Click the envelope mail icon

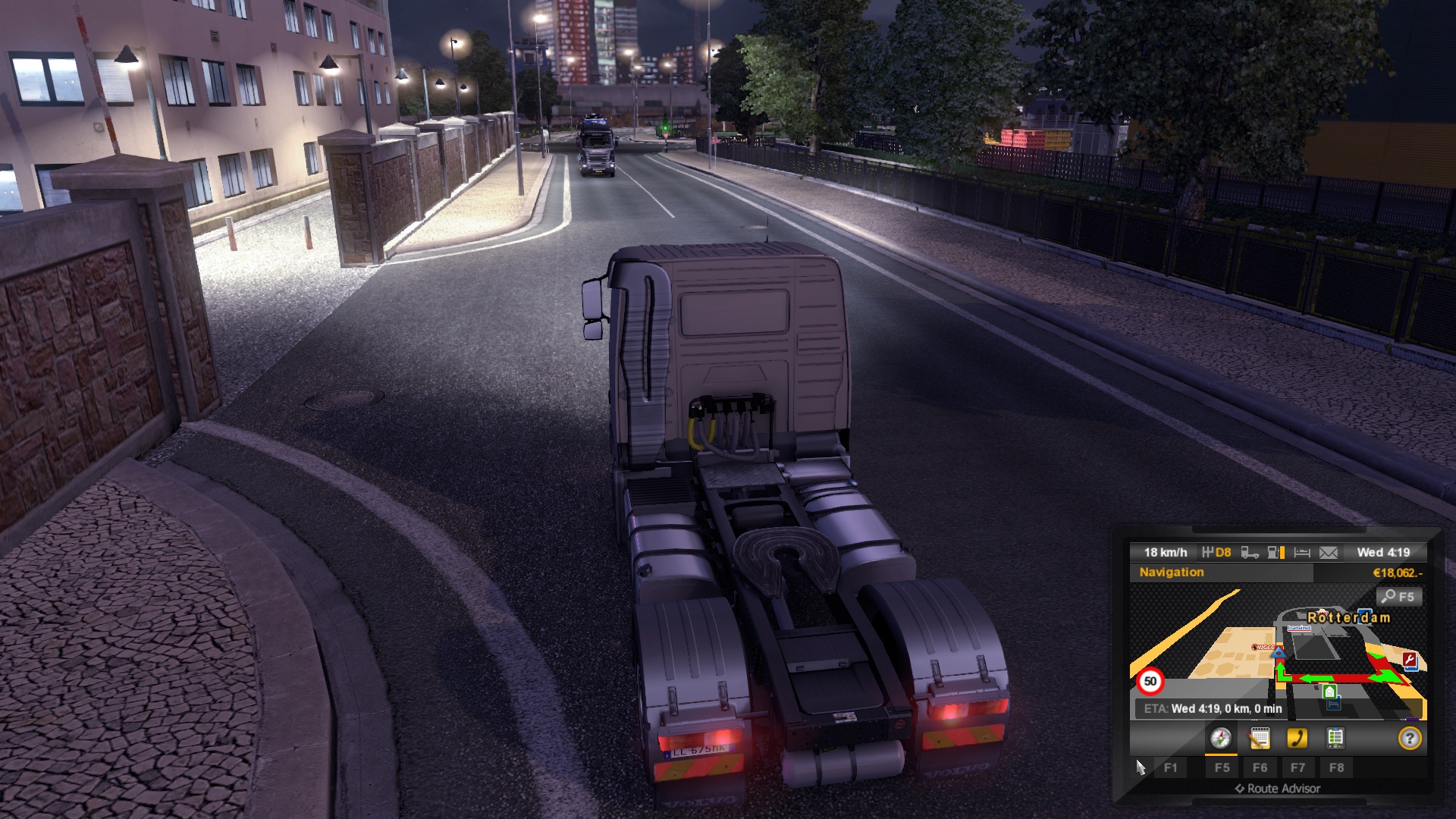pyautogui.click(x=1329, y=553)
